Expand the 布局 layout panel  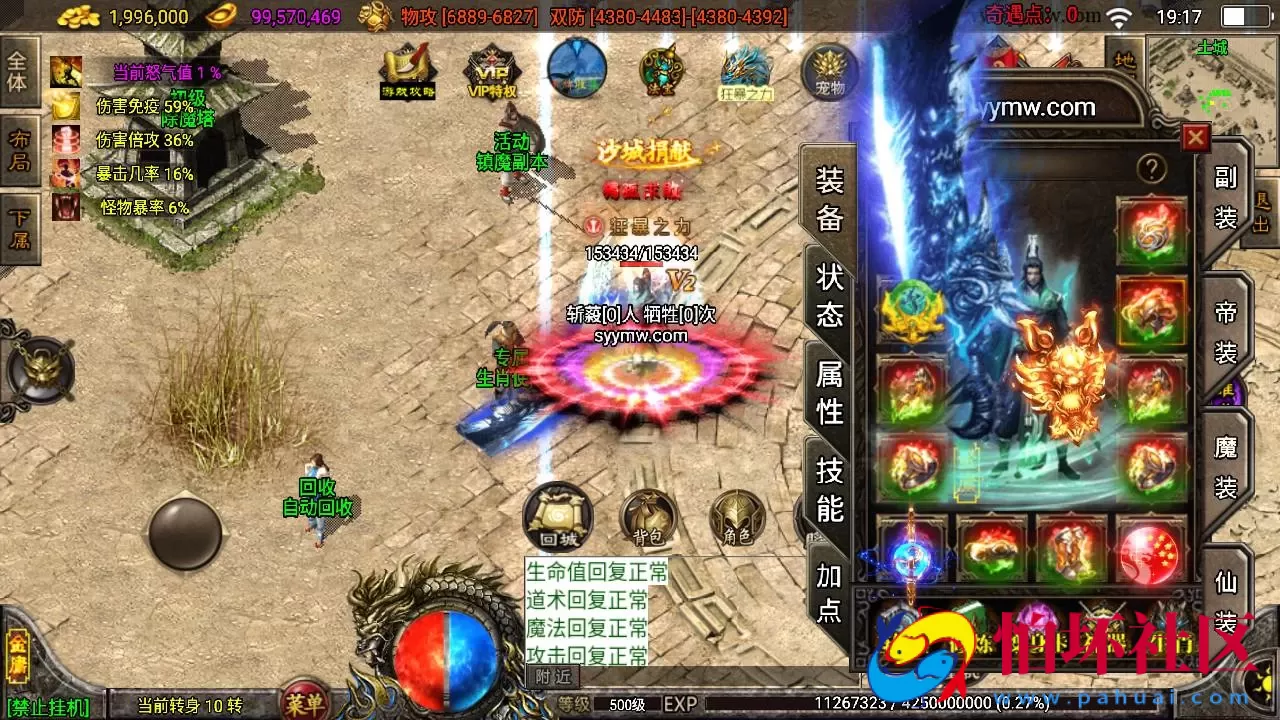point(20,150)
